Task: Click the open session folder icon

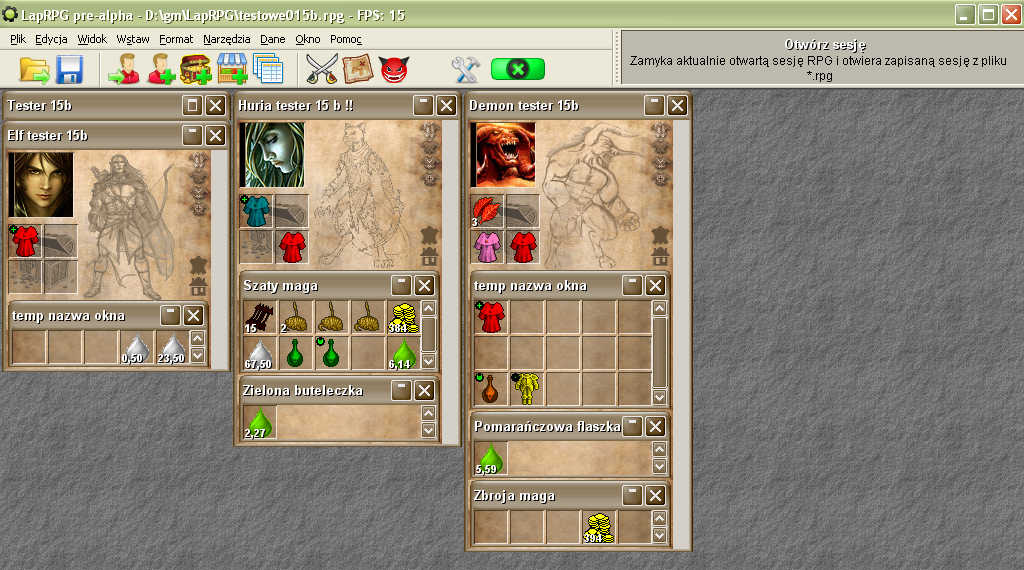Action: pyautogui.click(x=34, y=69)
